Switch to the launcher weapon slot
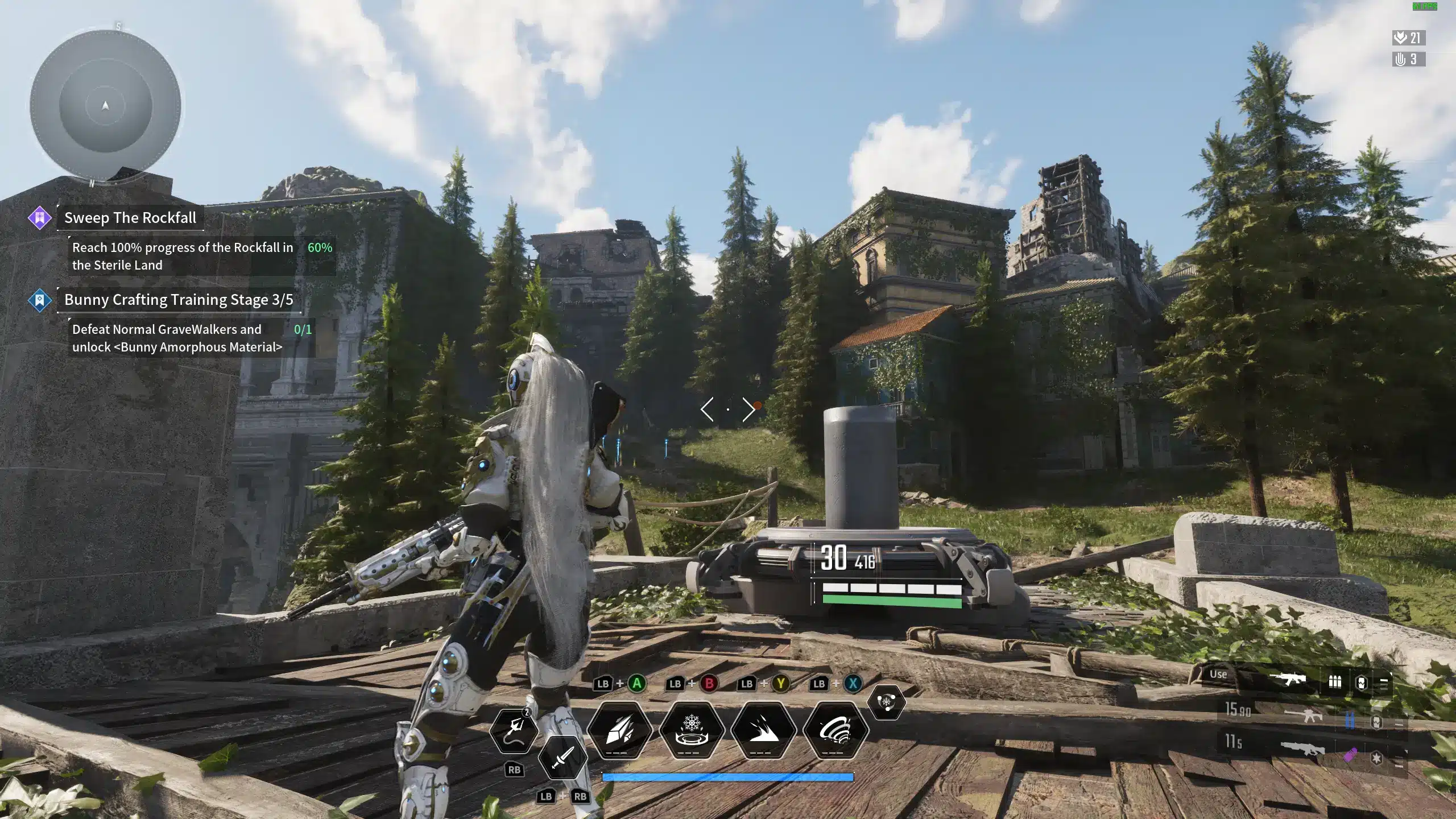Image resolution: width=1456 pixels, height=819 pixels. 1302,748
